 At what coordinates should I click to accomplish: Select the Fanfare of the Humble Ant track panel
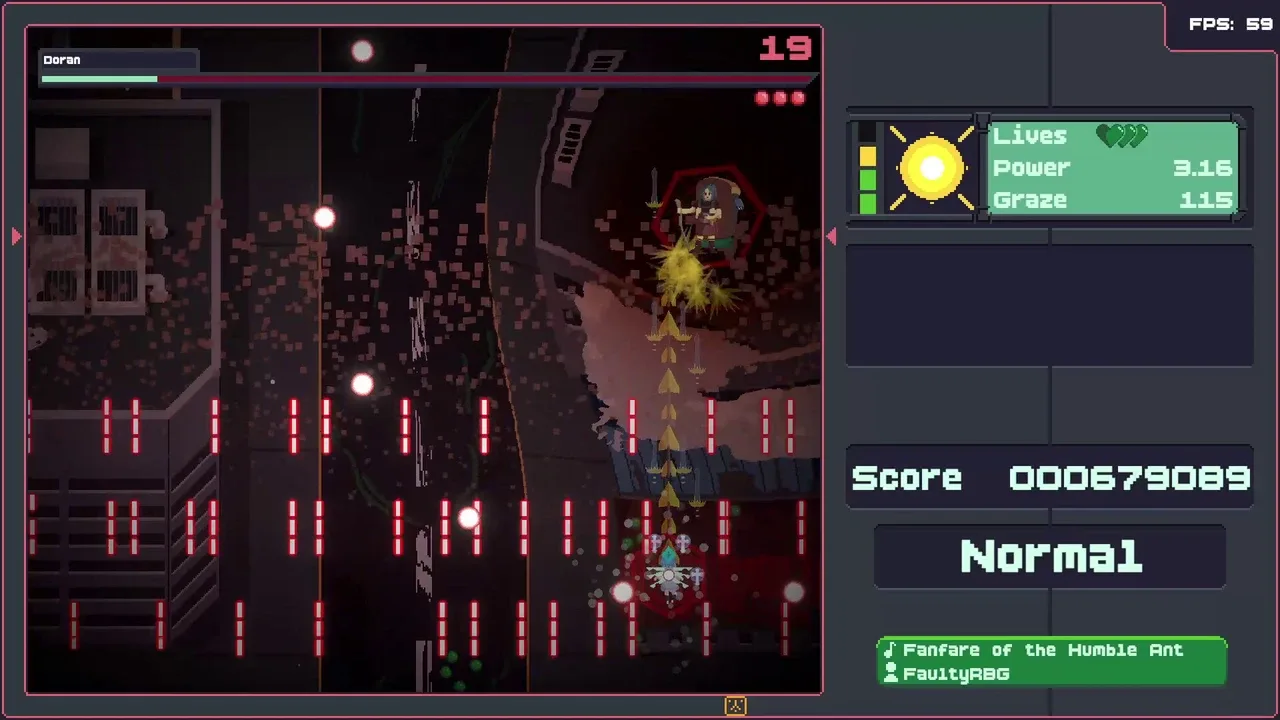1051,662
